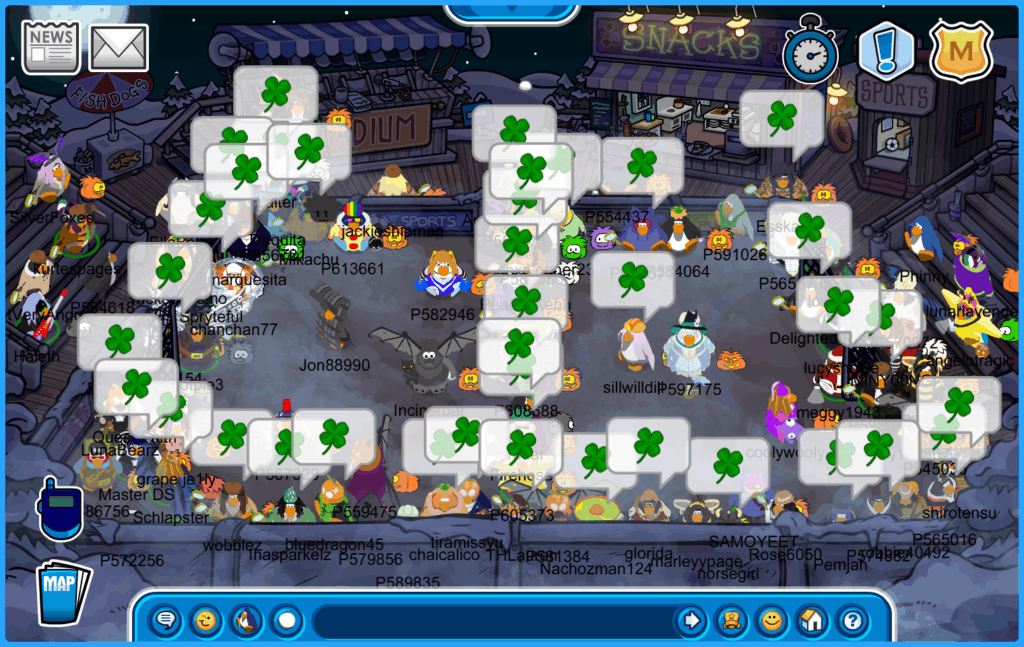Image resolution: width=1024 pixels, height=647 pixels.
Task: Open the News newspaper
Action: click(51, 47)
